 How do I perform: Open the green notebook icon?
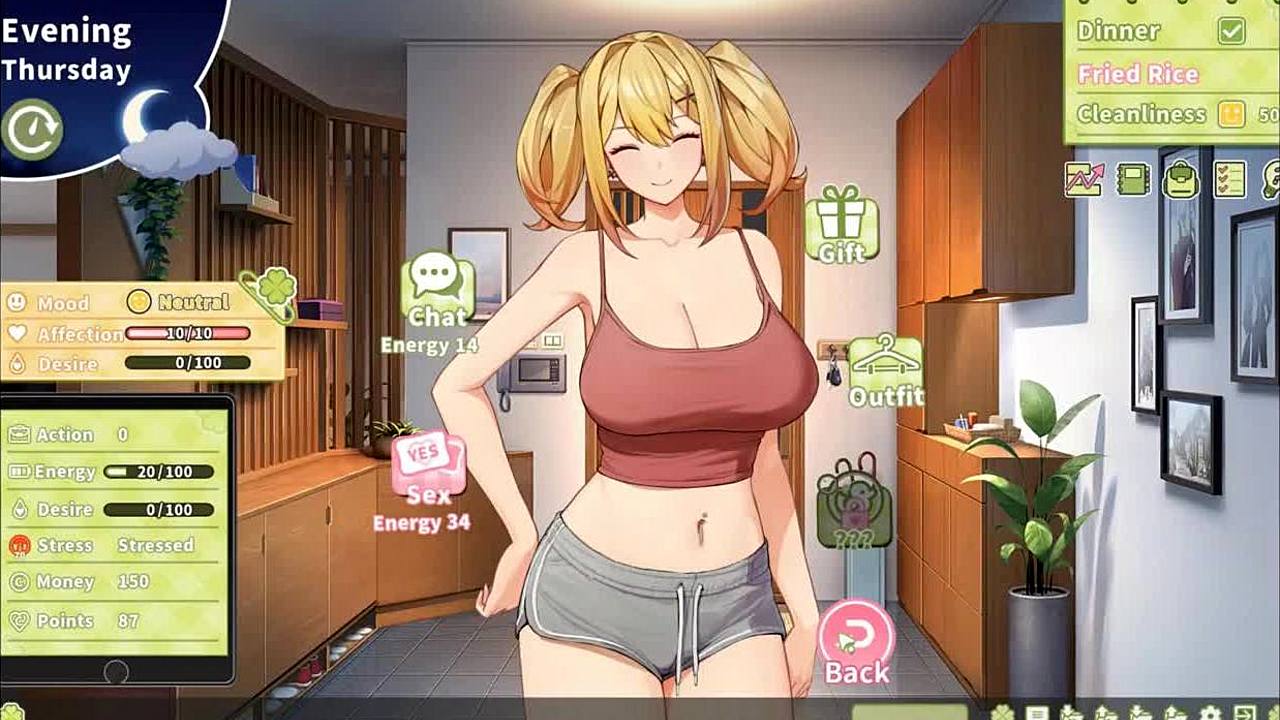click(x=1133, y=179)
